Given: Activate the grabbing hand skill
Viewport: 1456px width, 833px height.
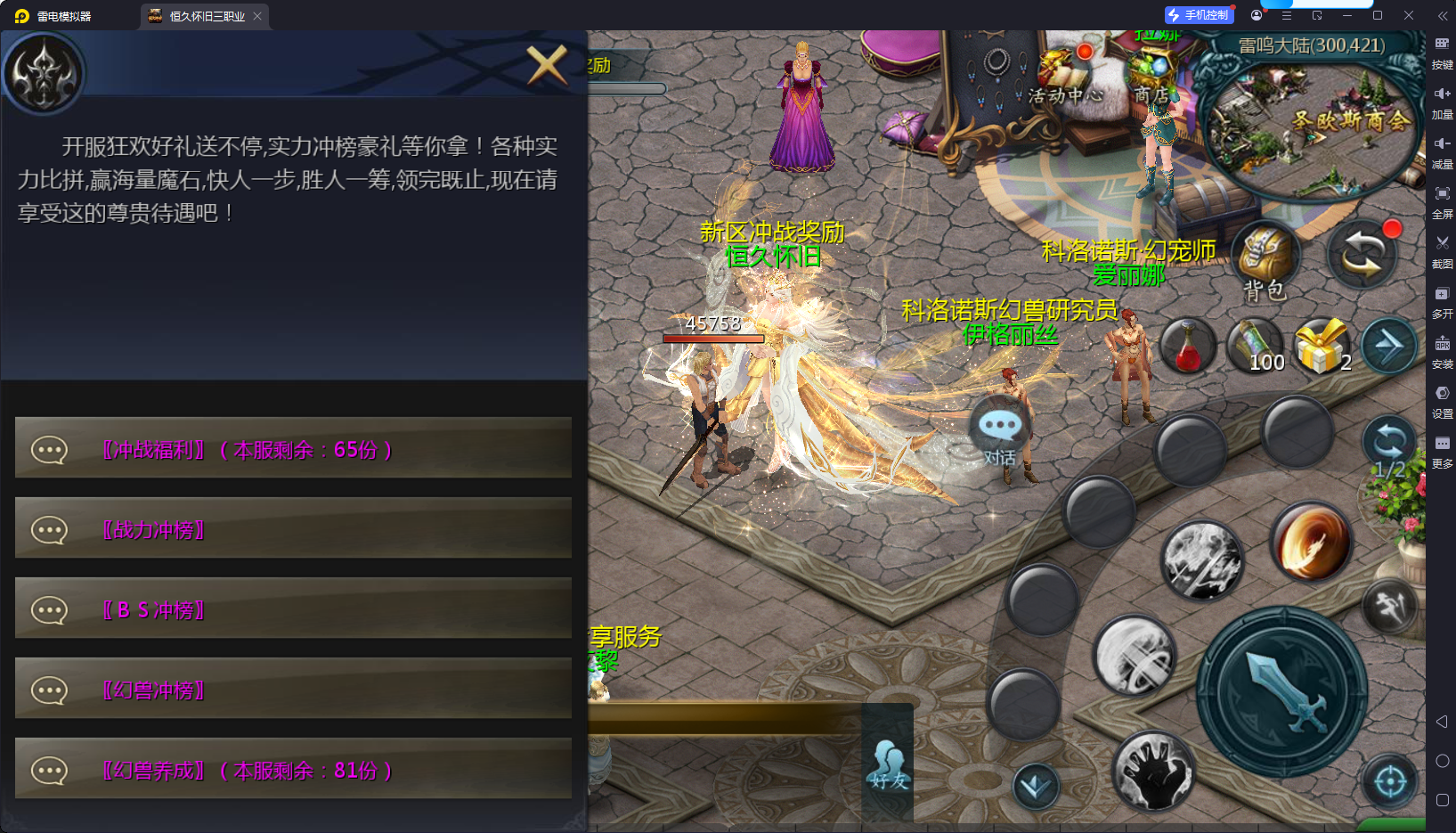Looking at the screenshot, I should coord(1153,772).
